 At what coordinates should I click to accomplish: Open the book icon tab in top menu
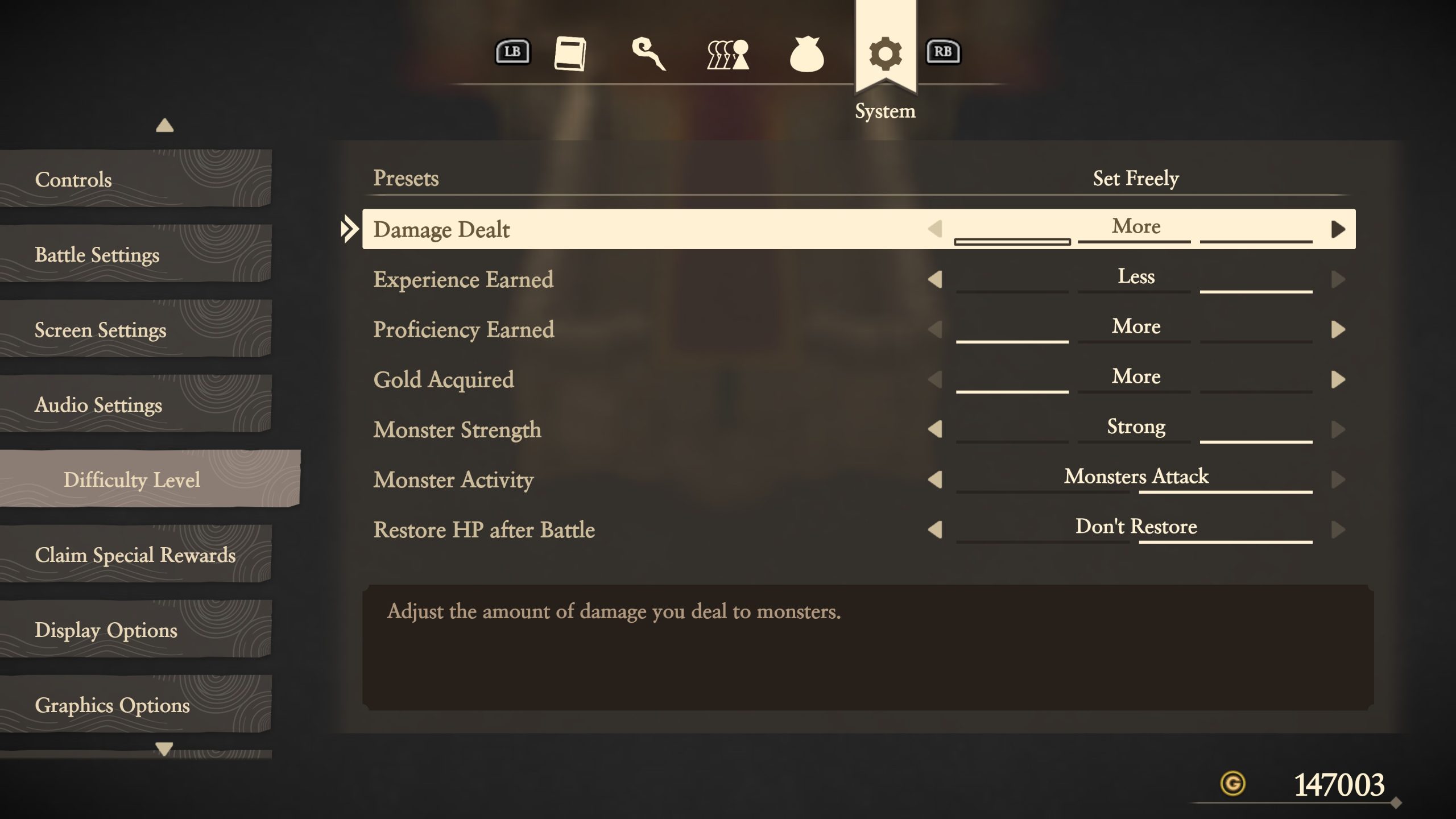click(x=572, y=54)
